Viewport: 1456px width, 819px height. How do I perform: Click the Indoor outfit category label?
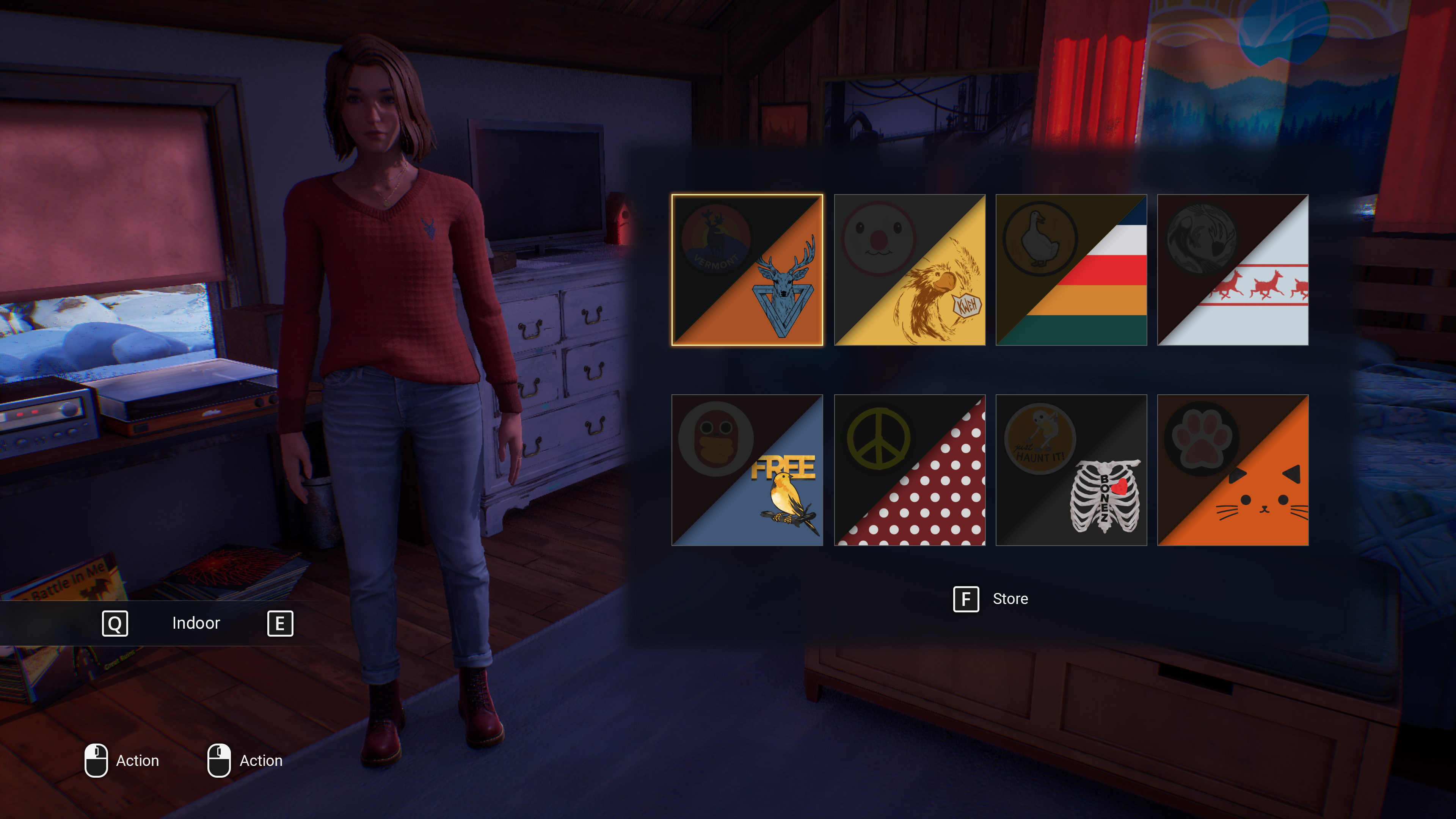[x=196, y=623]
